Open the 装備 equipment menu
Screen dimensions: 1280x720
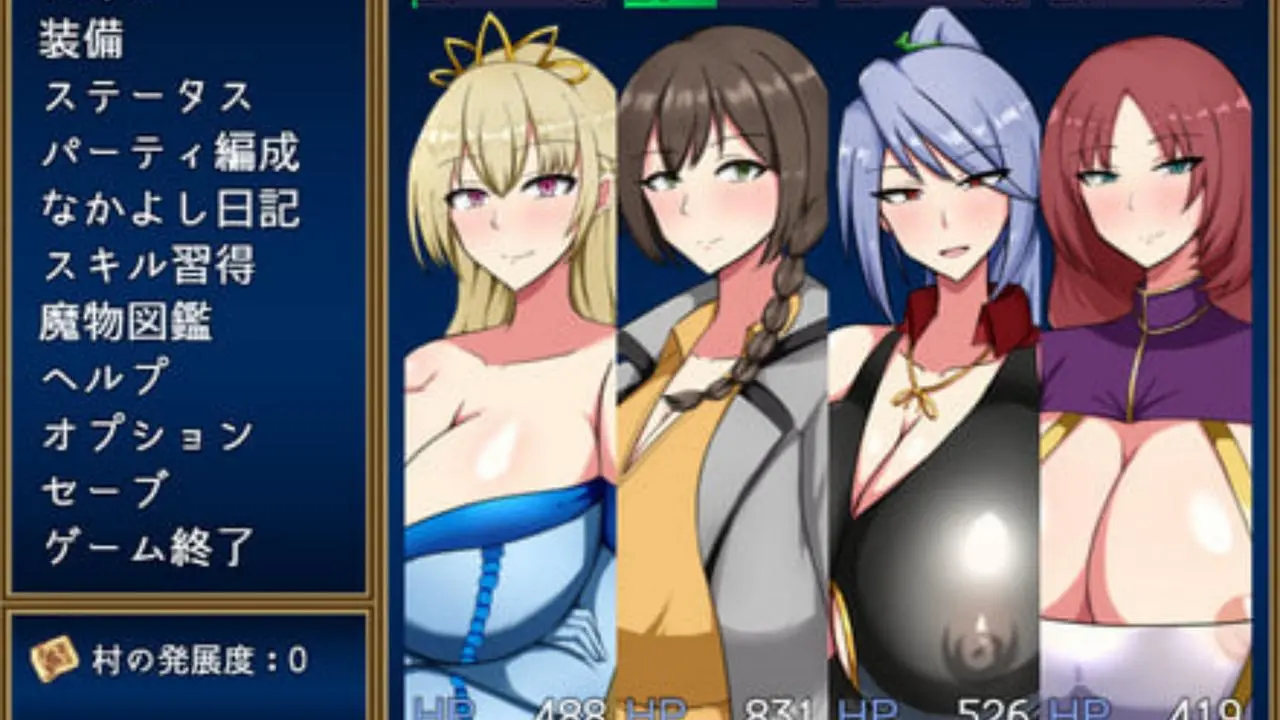point(82,40)
